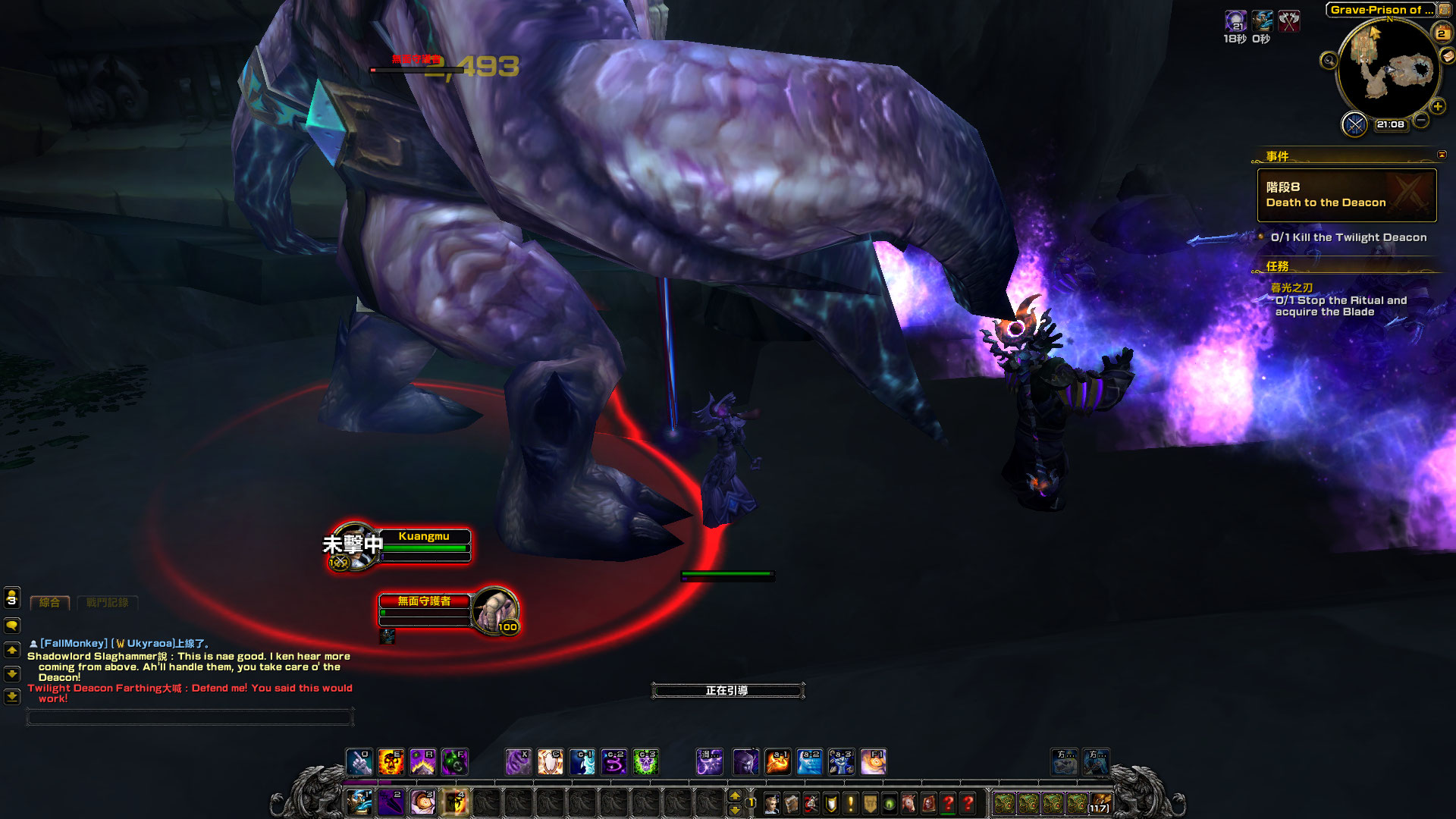Click the chat text input box
Image resolution: width=1456 pixels, height=819 pixels.
click(x=190, y=717)
